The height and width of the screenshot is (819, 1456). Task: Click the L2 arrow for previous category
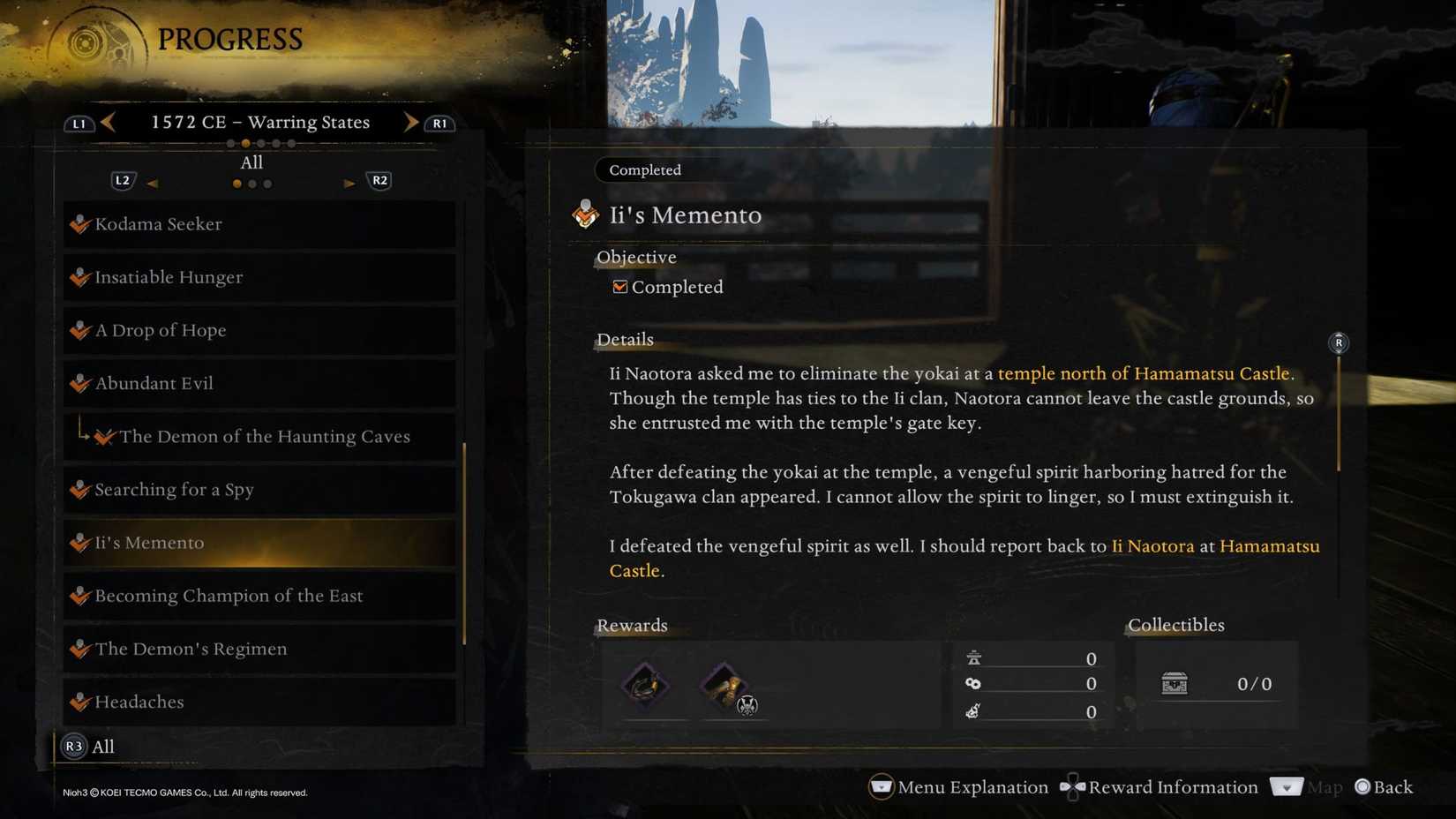tap(153, 182)
